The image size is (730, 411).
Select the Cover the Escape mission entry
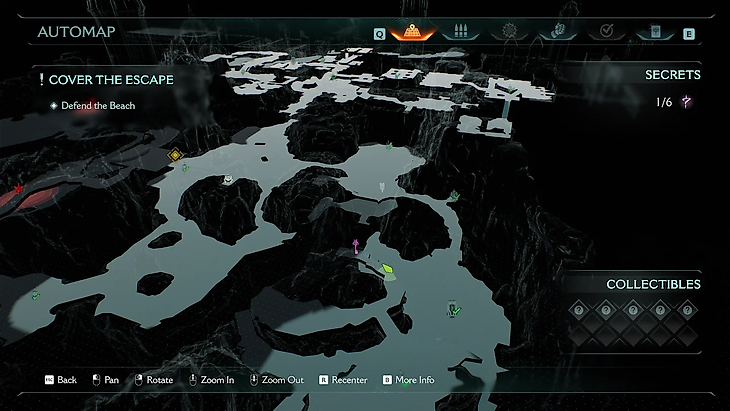tap(106, 80)
